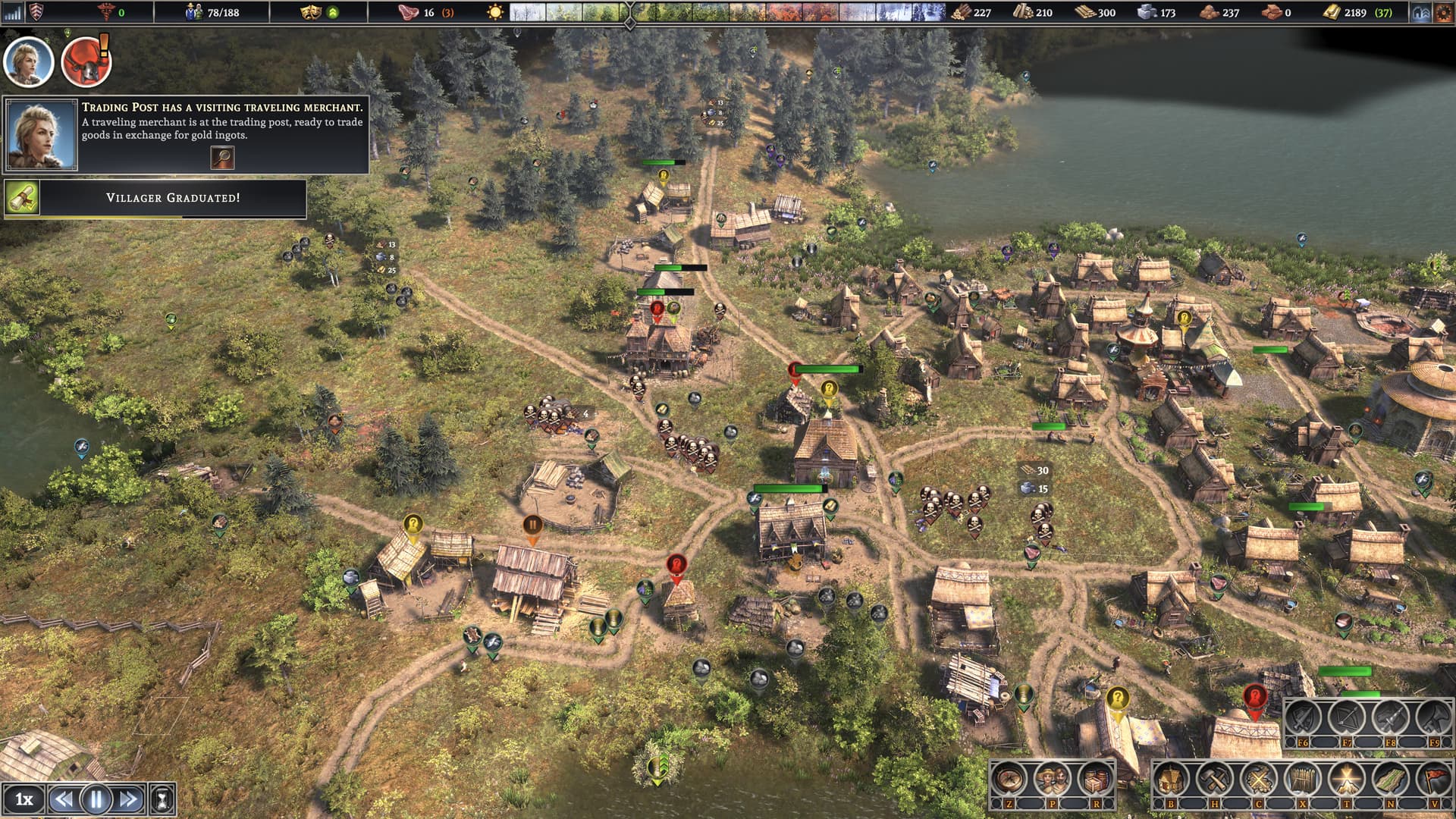Open the crates and barrels resources panel
Screen dimensions: 1456x819
1095,779
